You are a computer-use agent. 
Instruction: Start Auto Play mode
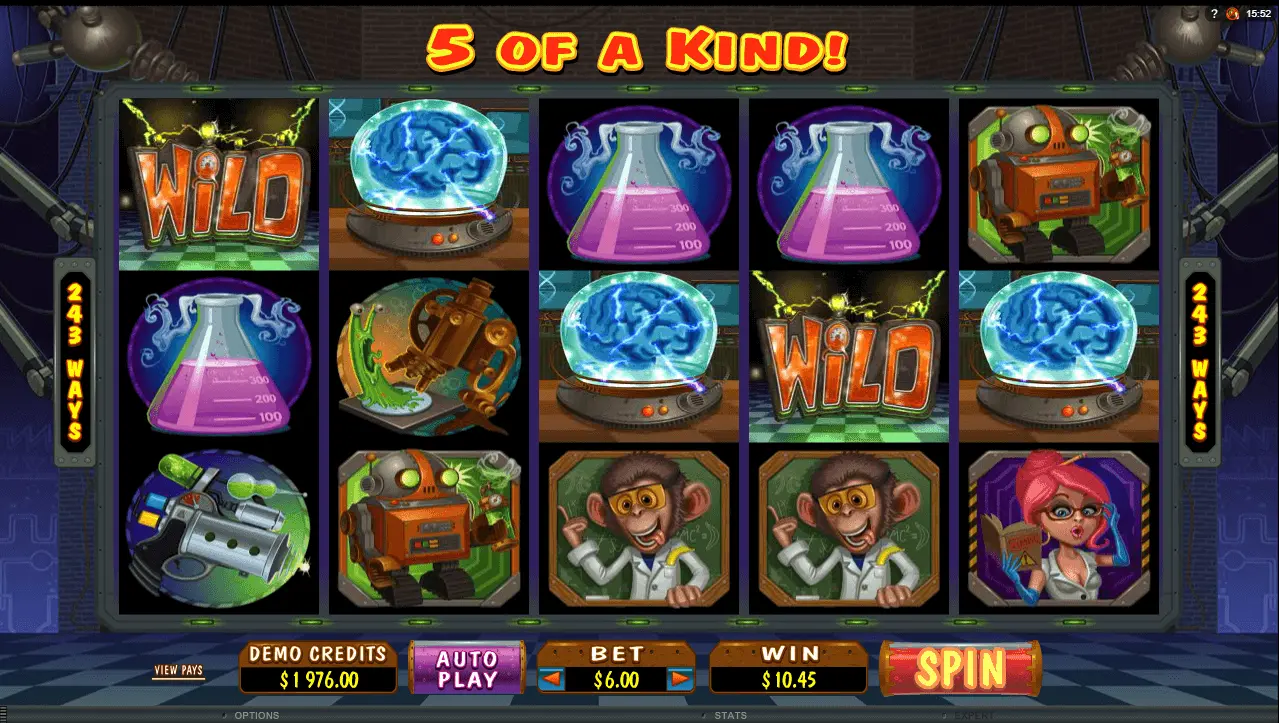467,669
